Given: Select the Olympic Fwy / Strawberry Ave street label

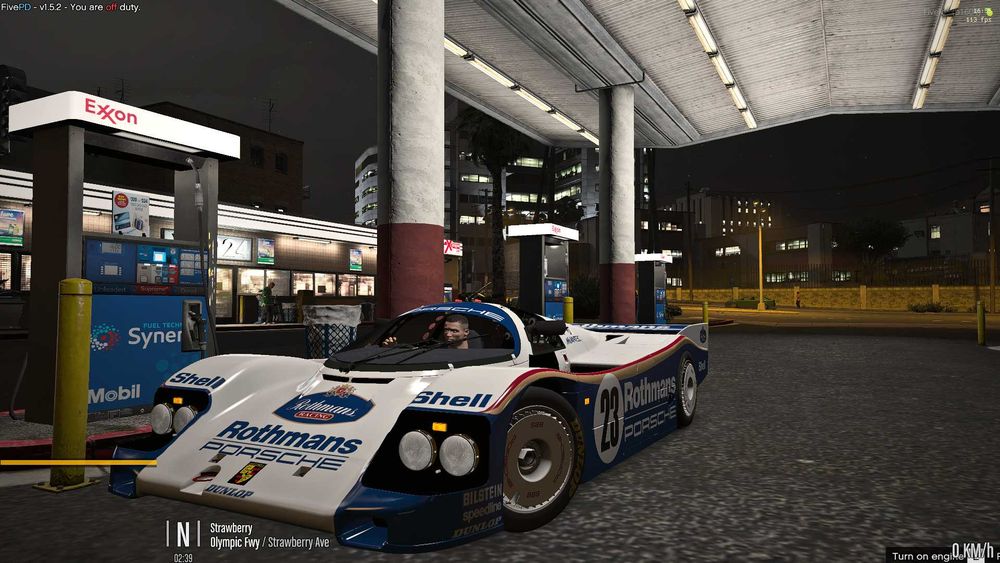Looking at the screenshot, I should click(269, 543).
